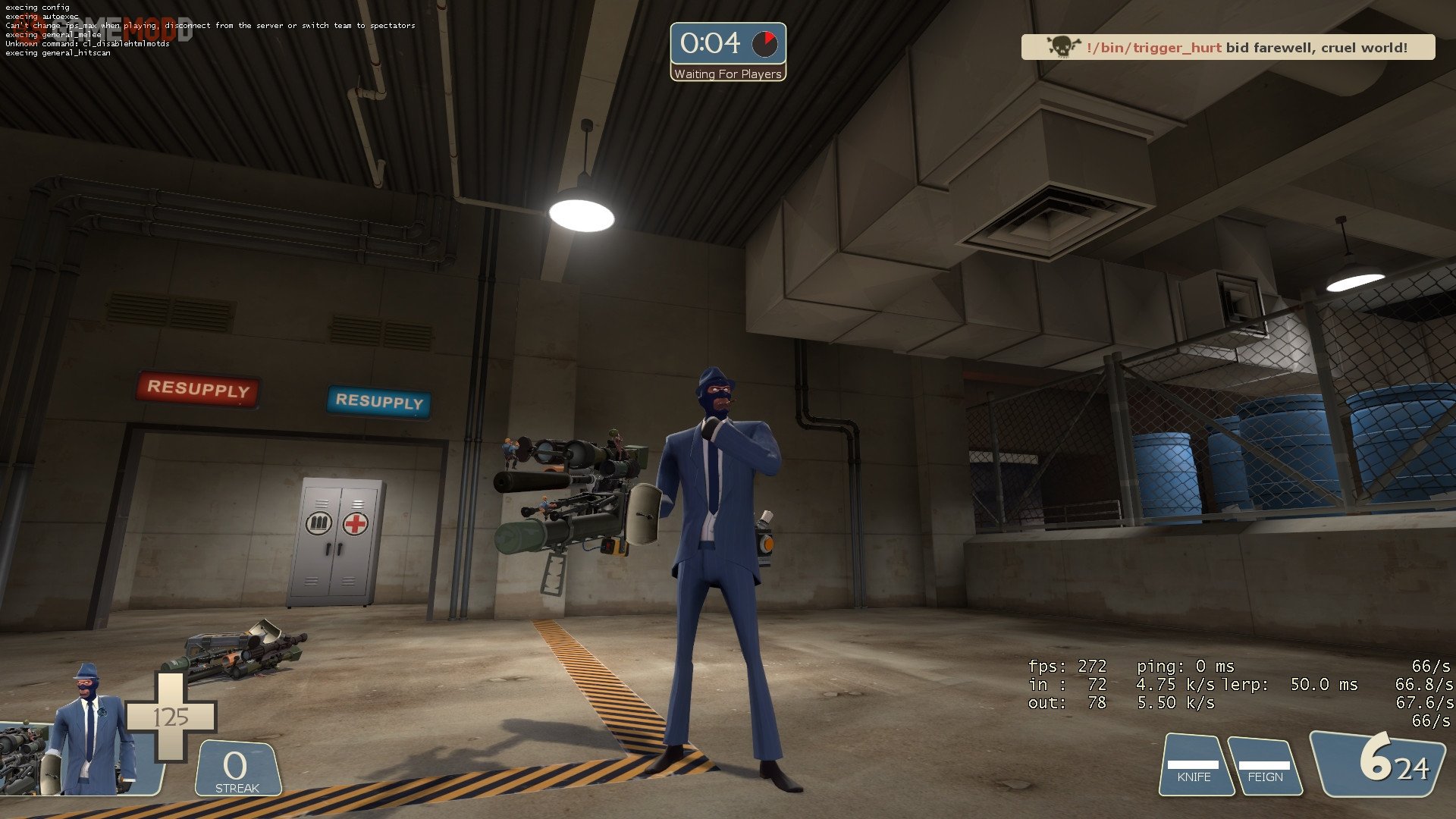Image resolution: width=1456 pixels, height=819 pixels.
Task: Click the KNIFE meter panel
Action: pos(1194,766)
